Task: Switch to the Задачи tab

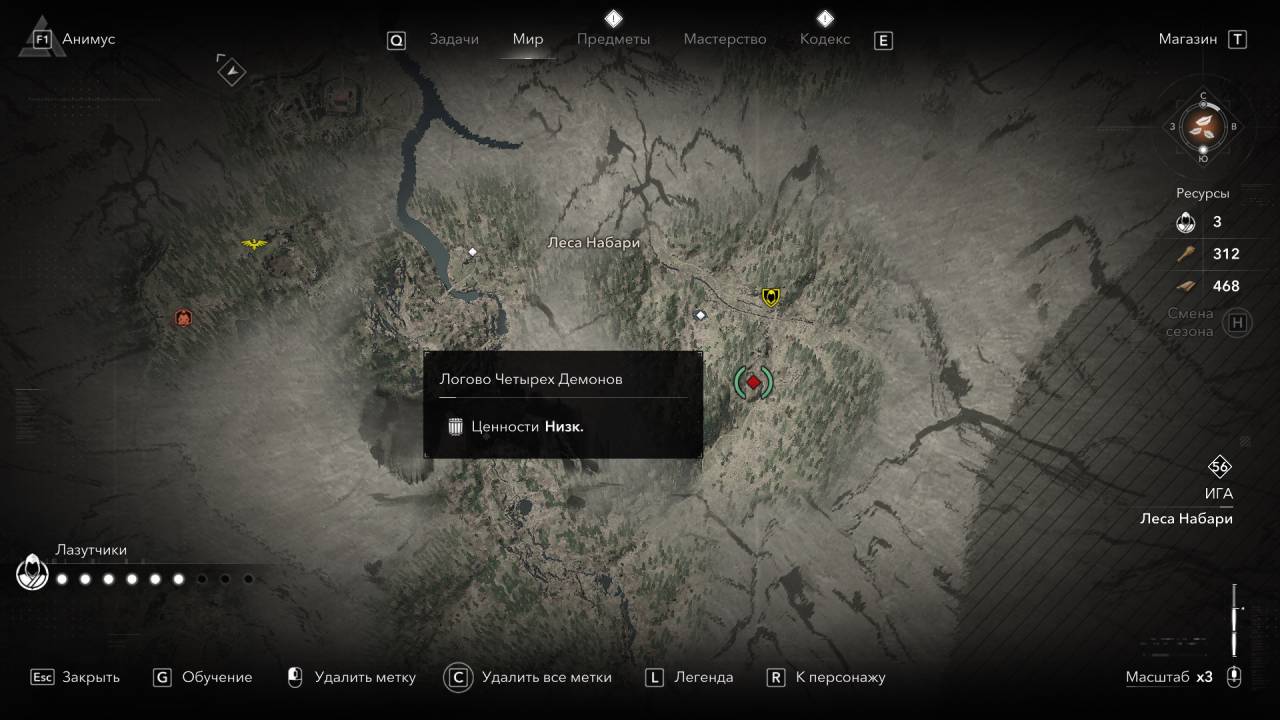Action: click(x=454, y=39)
